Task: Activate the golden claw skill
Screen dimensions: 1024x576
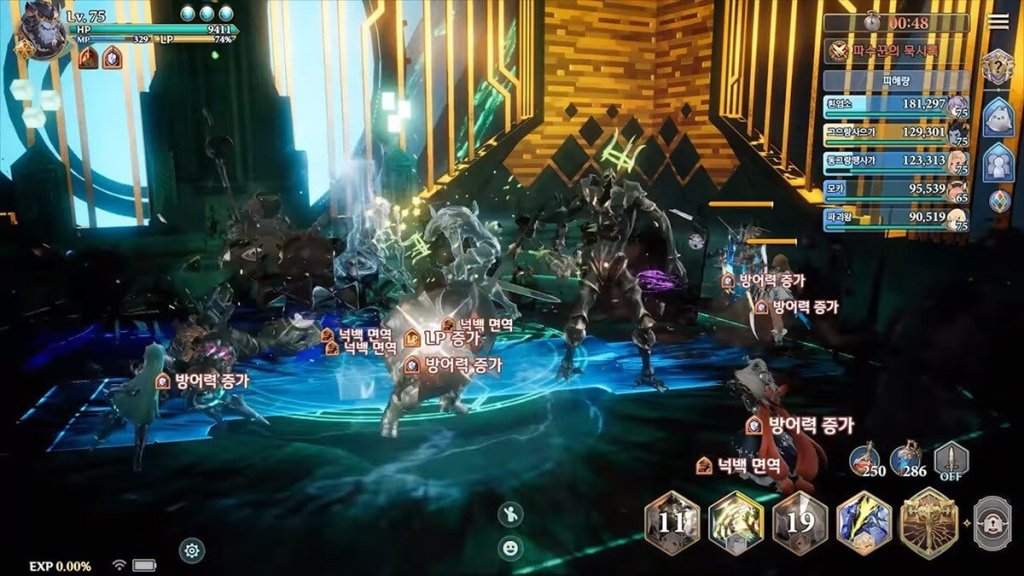Action: [736, 522]
